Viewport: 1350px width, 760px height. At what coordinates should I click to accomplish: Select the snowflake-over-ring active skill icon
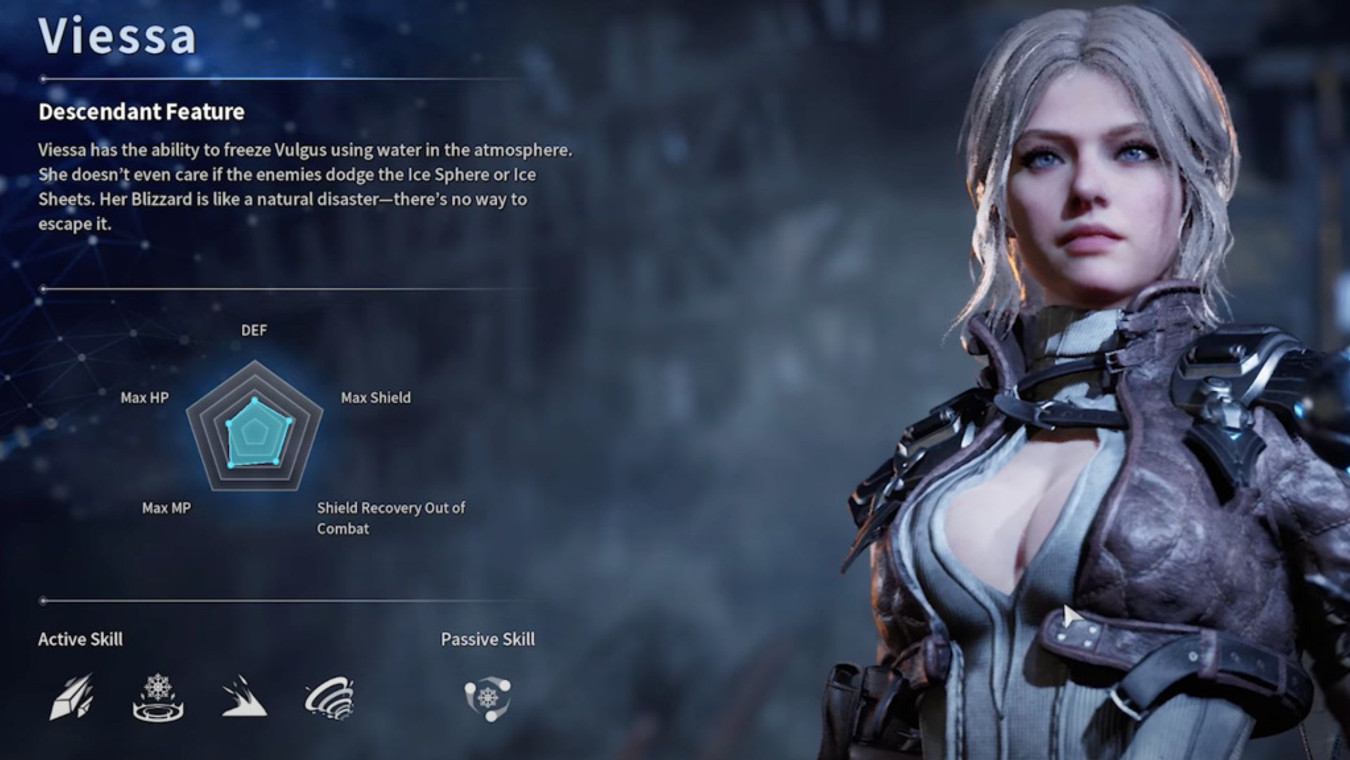click(158, 697)
